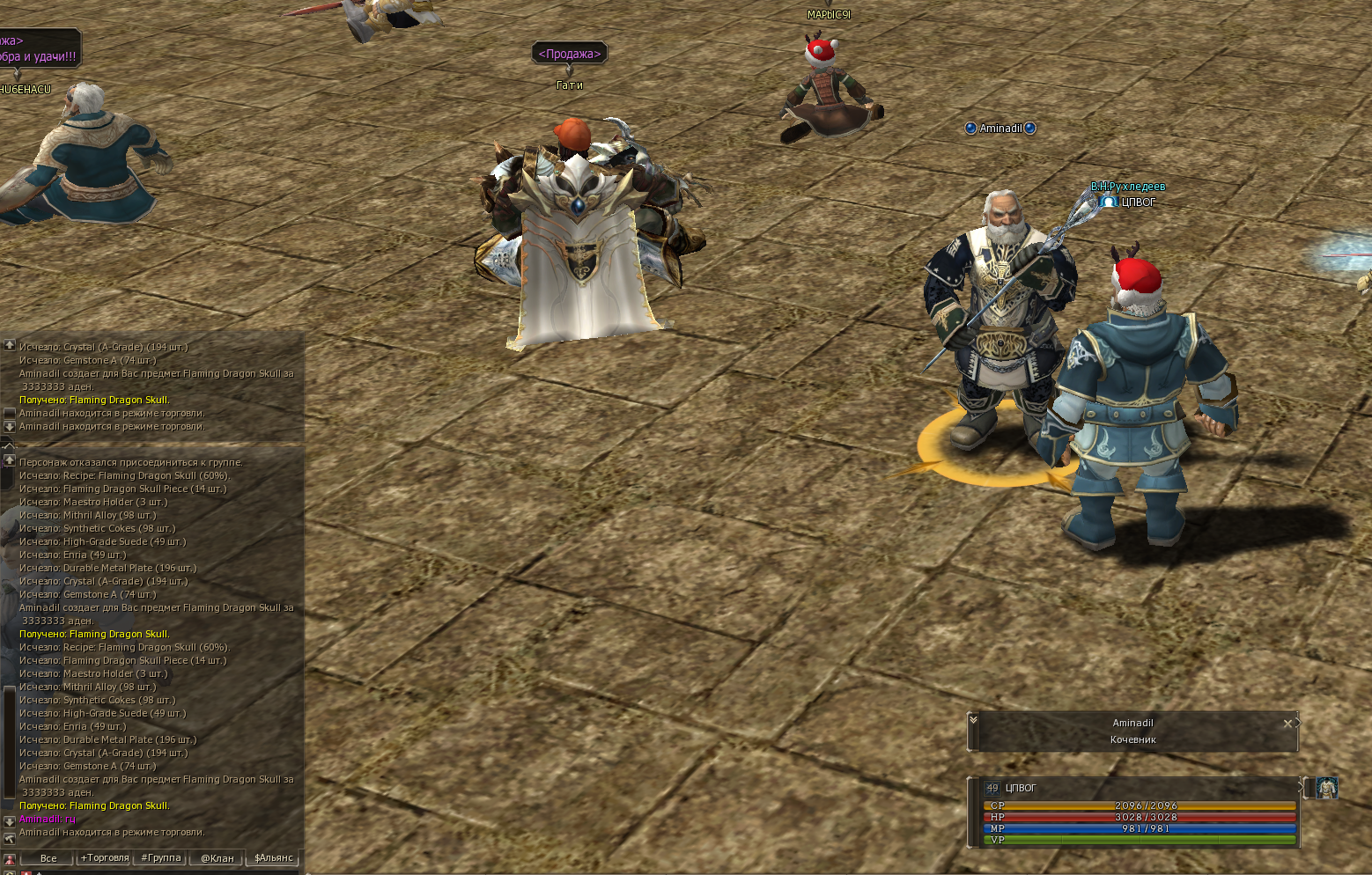Switch to the $Альянс alliance chat tab

[x=274, y=858]
